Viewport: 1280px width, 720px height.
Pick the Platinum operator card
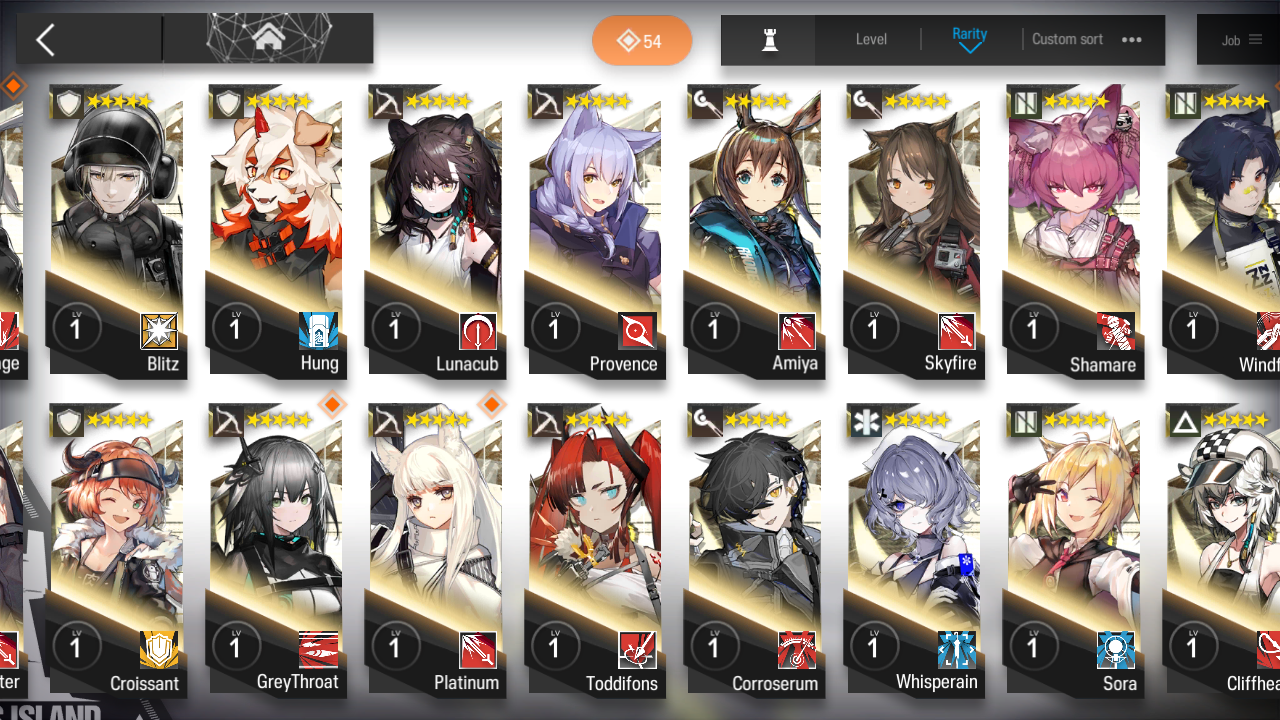(436, 550)
